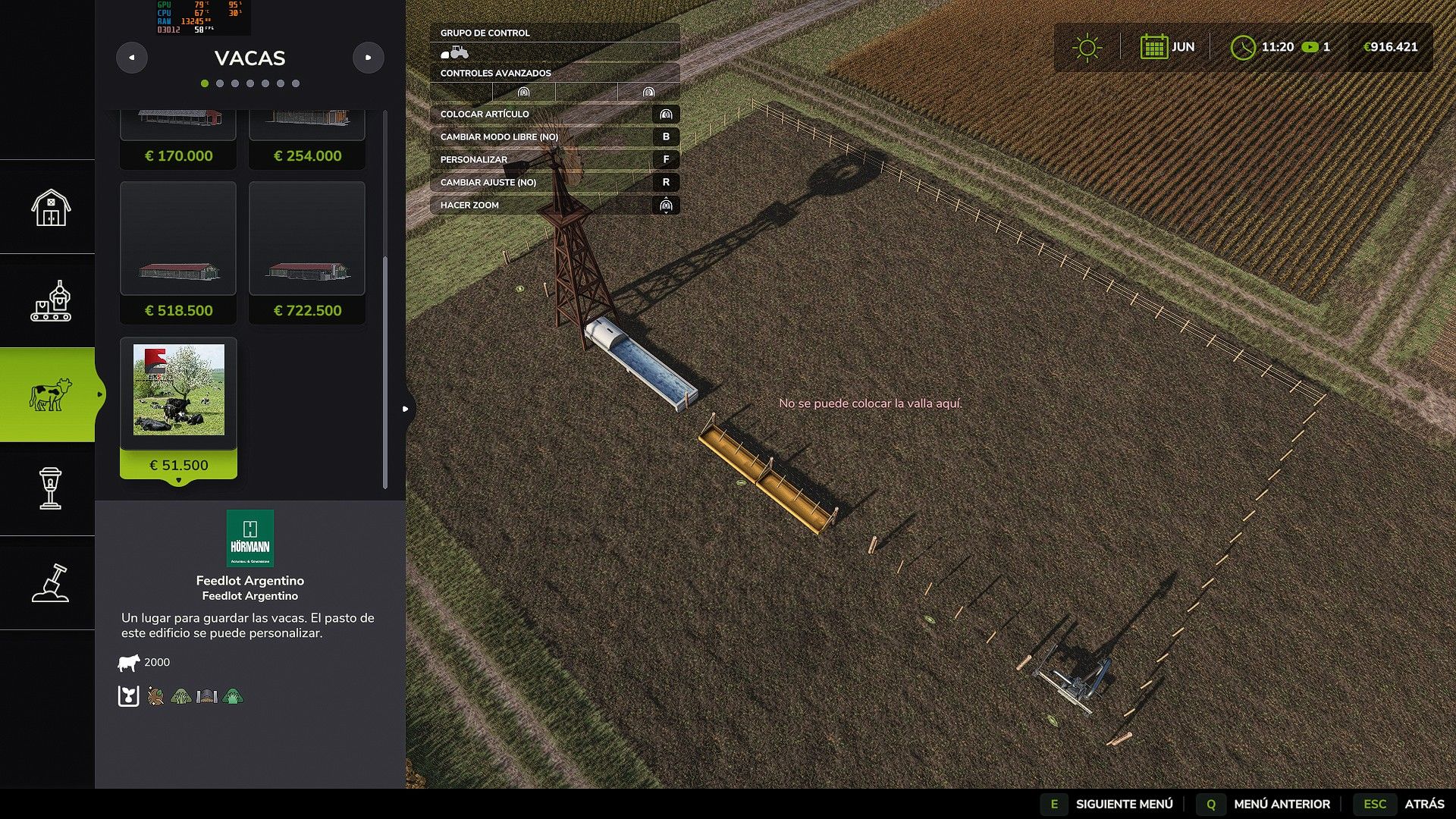The height and width of the screenshot is (819, 1456).
Task: Choose the €518.500 cow barn
Action: (x=178, y=253)
